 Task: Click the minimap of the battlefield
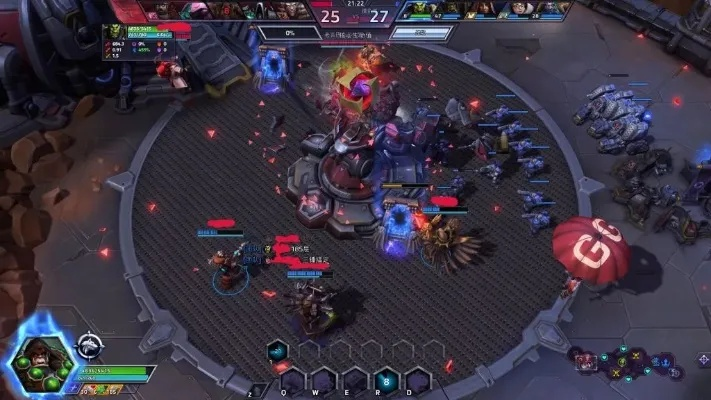pos(620,366)
